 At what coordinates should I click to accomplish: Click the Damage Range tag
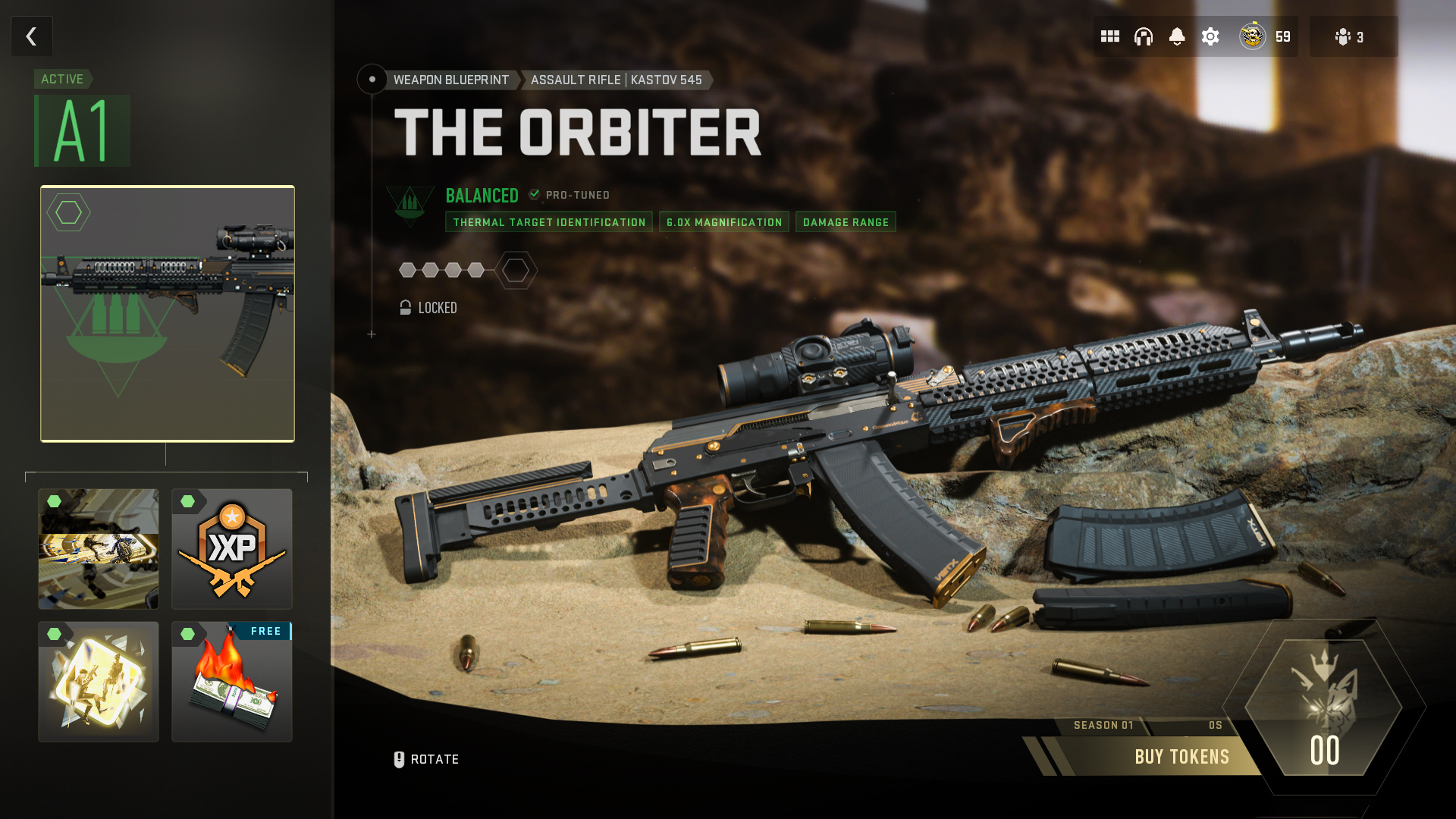[x=846, y=222]
